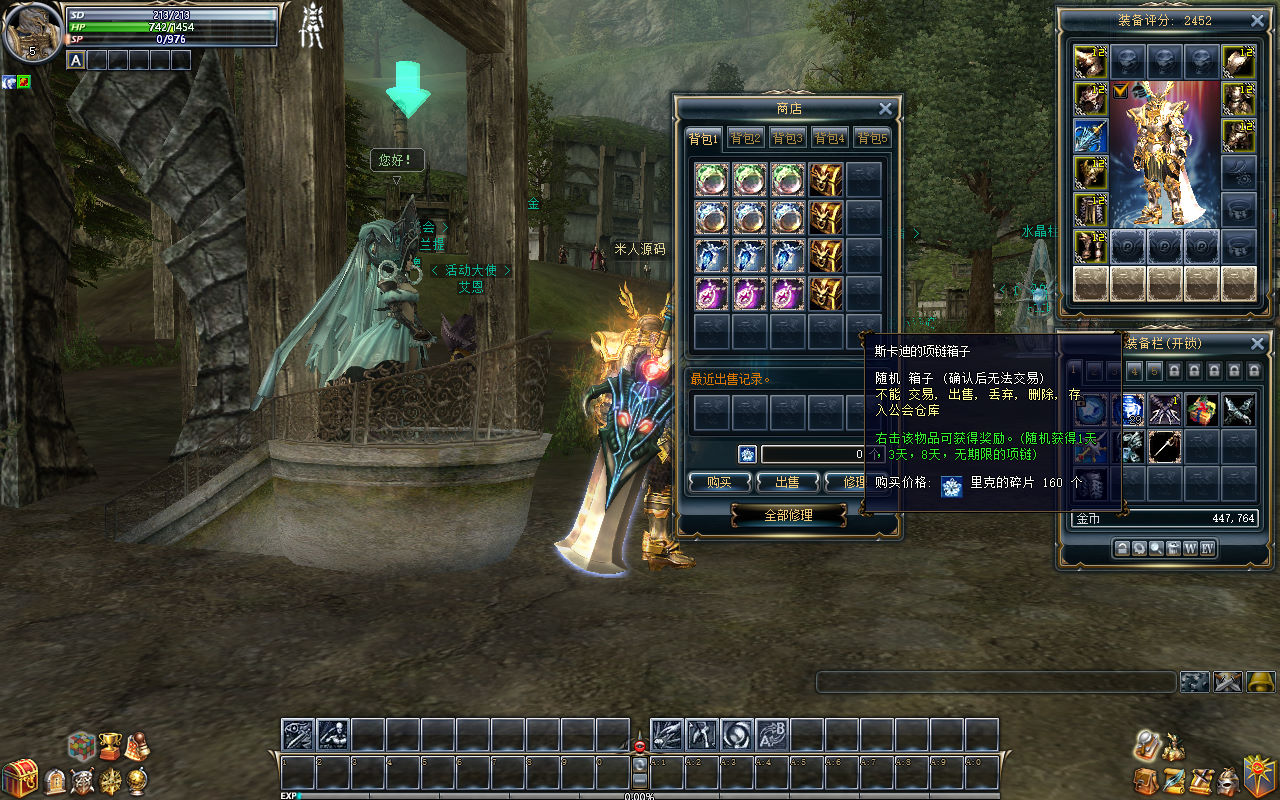The height and width of the screenshot is (800, 1280).
Task: Open the red treasure chest menu icon
Action: tap(19, 778)
